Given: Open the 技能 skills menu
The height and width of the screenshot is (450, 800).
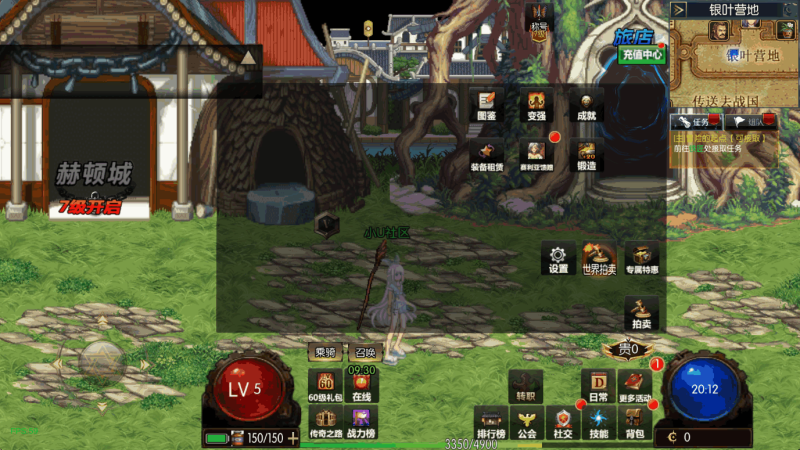Looking at the screenshot, I should (598, 421).
